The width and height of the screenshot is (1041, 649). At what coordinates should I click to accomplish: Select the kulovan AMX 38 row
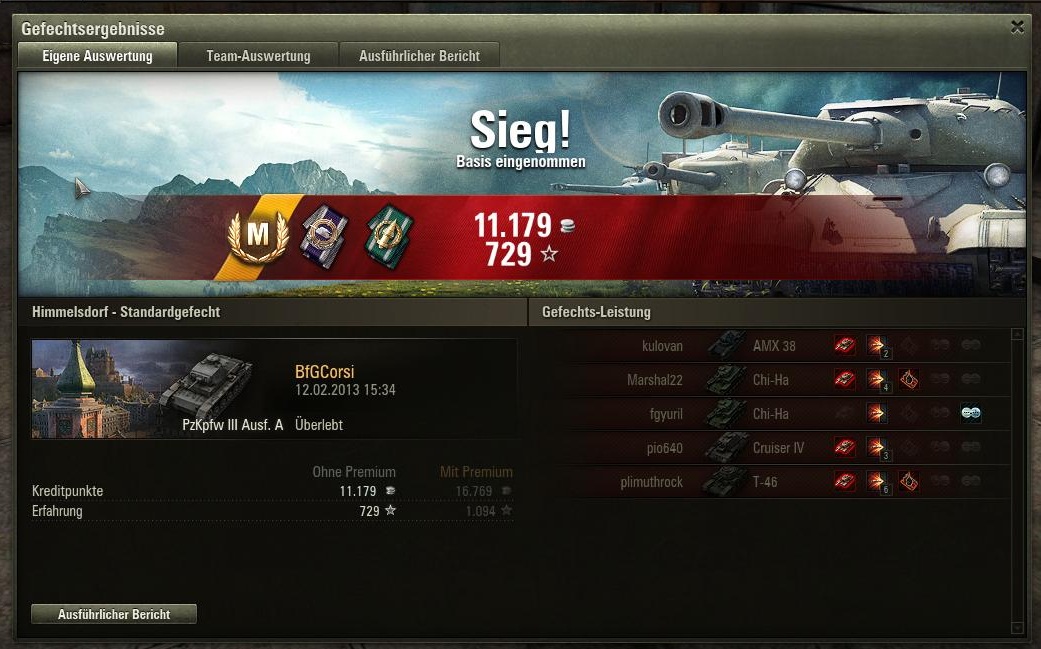click(770, 346)
